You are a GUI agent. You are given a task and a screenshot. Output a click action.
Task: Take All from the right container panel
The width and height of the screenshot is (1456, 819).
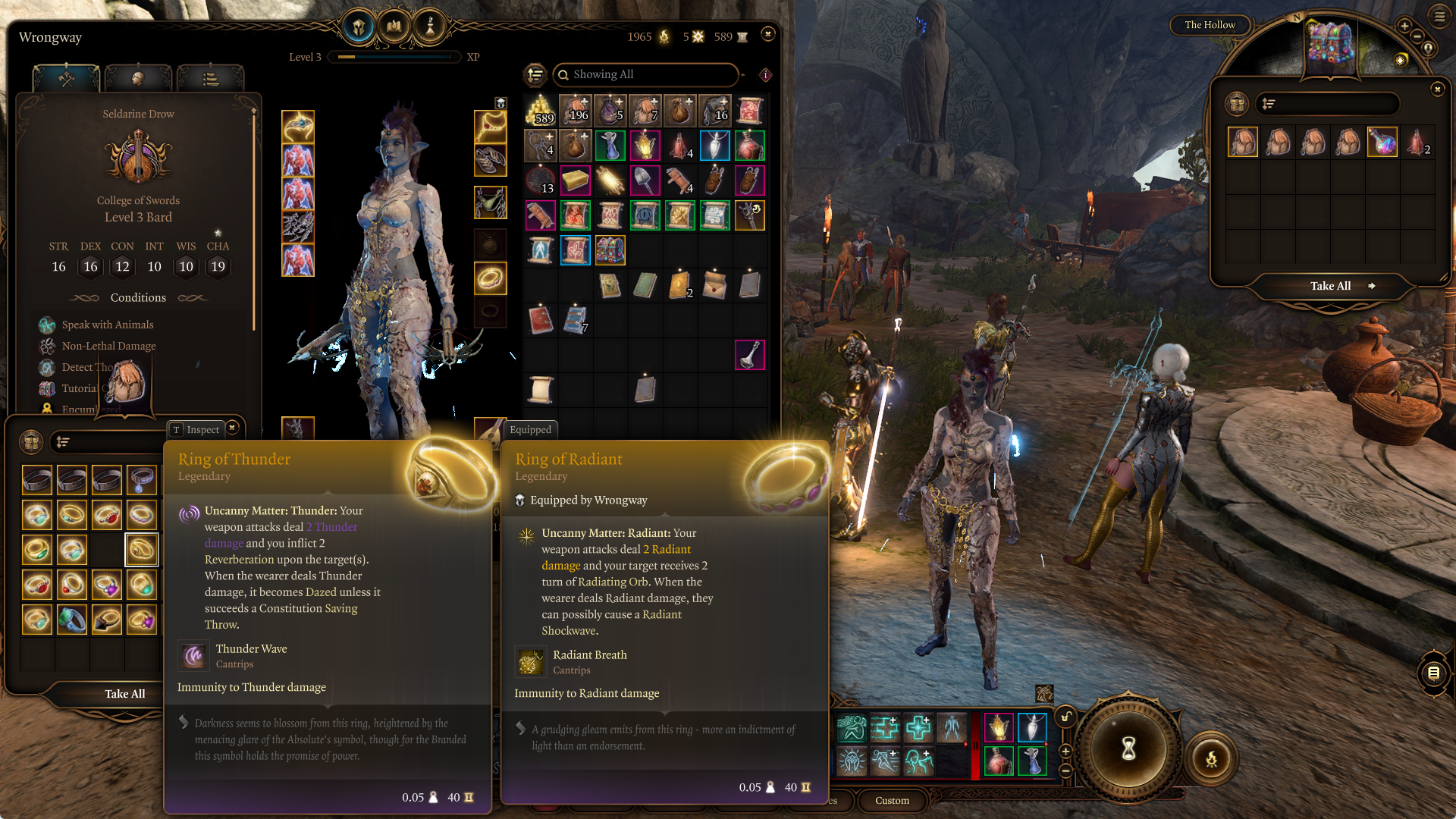1331,286
